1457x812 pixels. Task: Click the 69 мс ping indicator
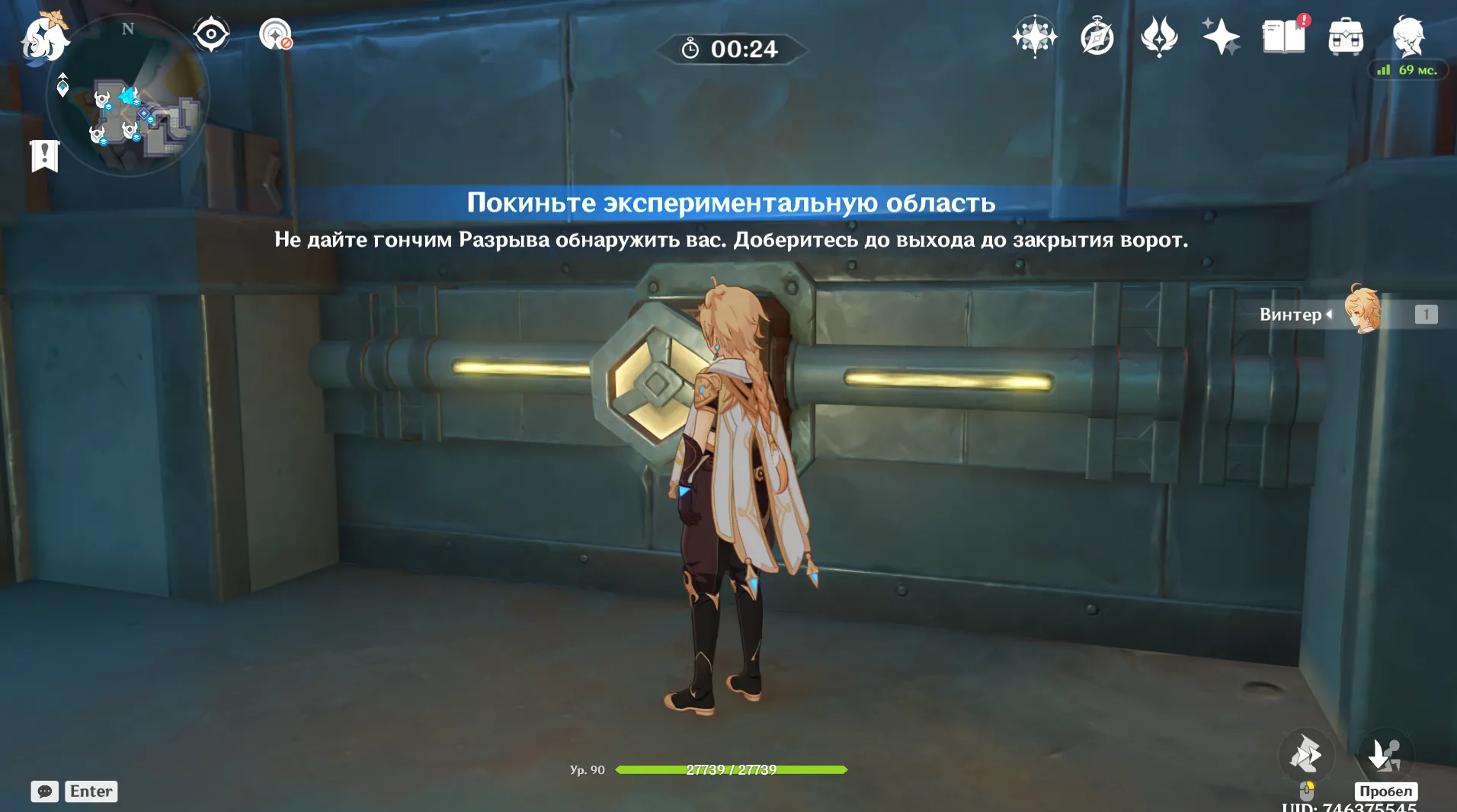[x=1410, y=69]
